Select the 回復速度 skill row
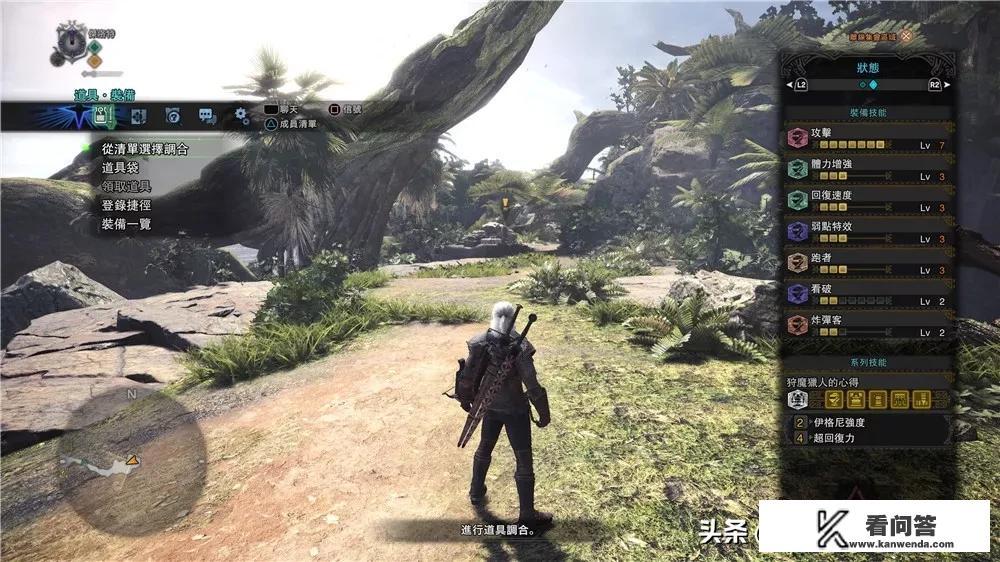This screenshot has height=562, width=1000. (866, 200)
